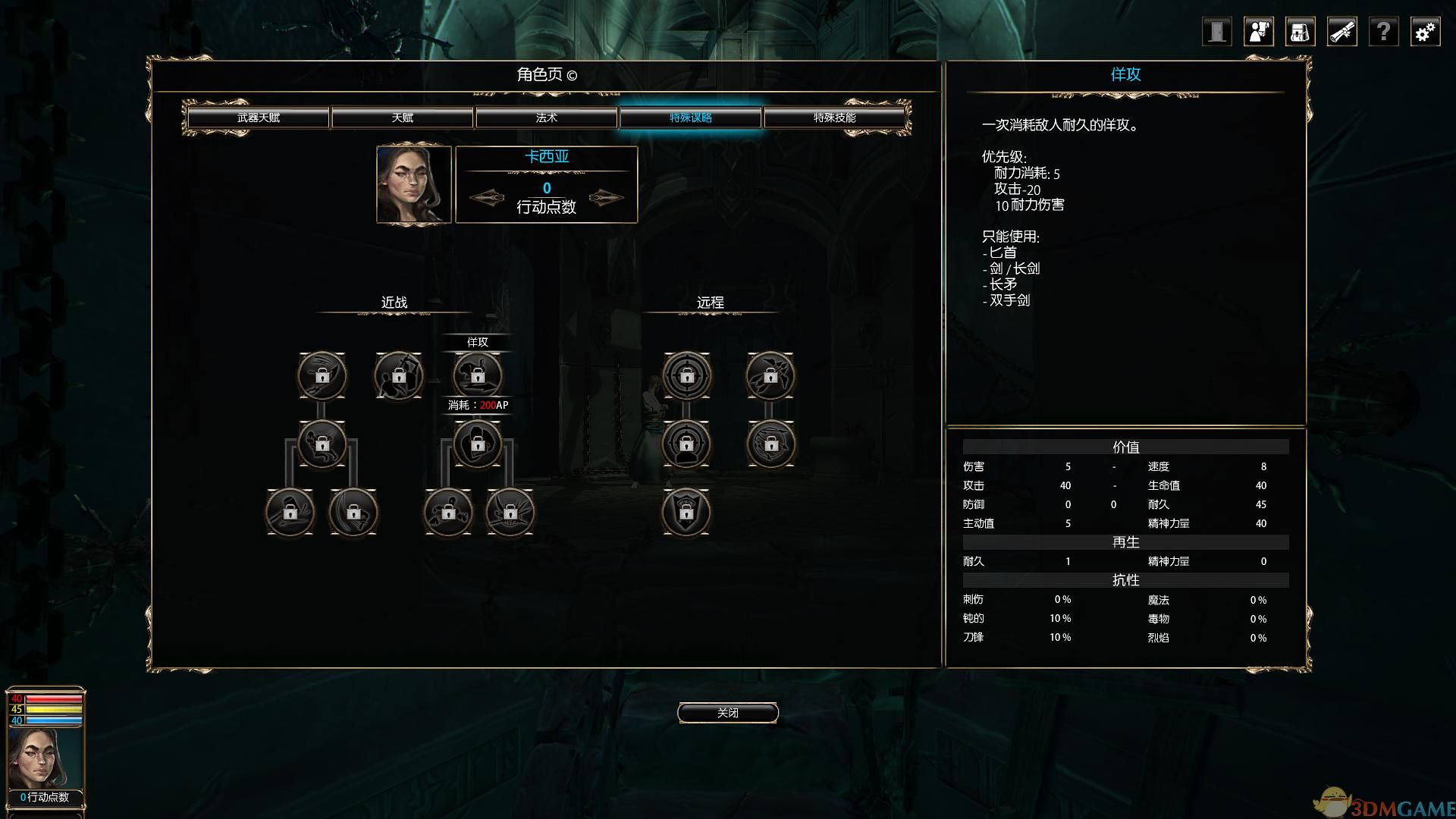
Task: Select the 法术 tab
Action: point(546,118)
